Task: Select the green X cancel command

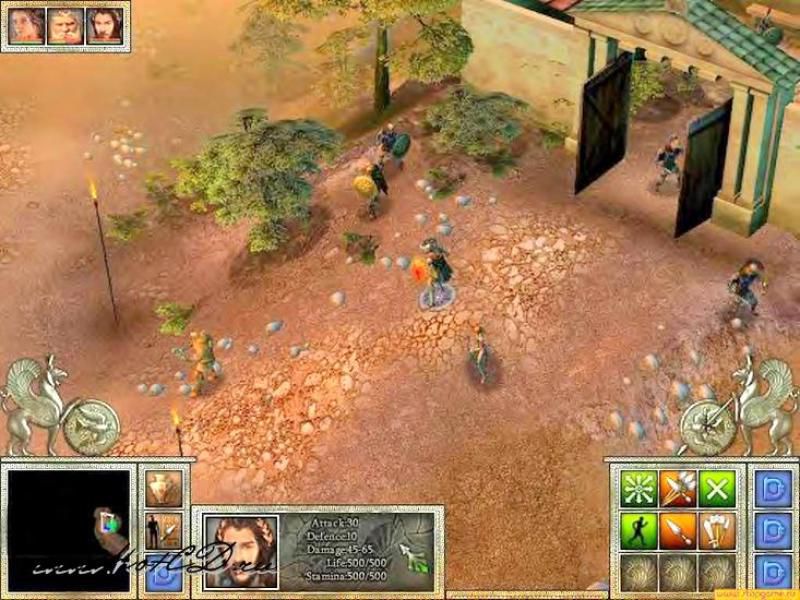Action: (x=716, y=488)
